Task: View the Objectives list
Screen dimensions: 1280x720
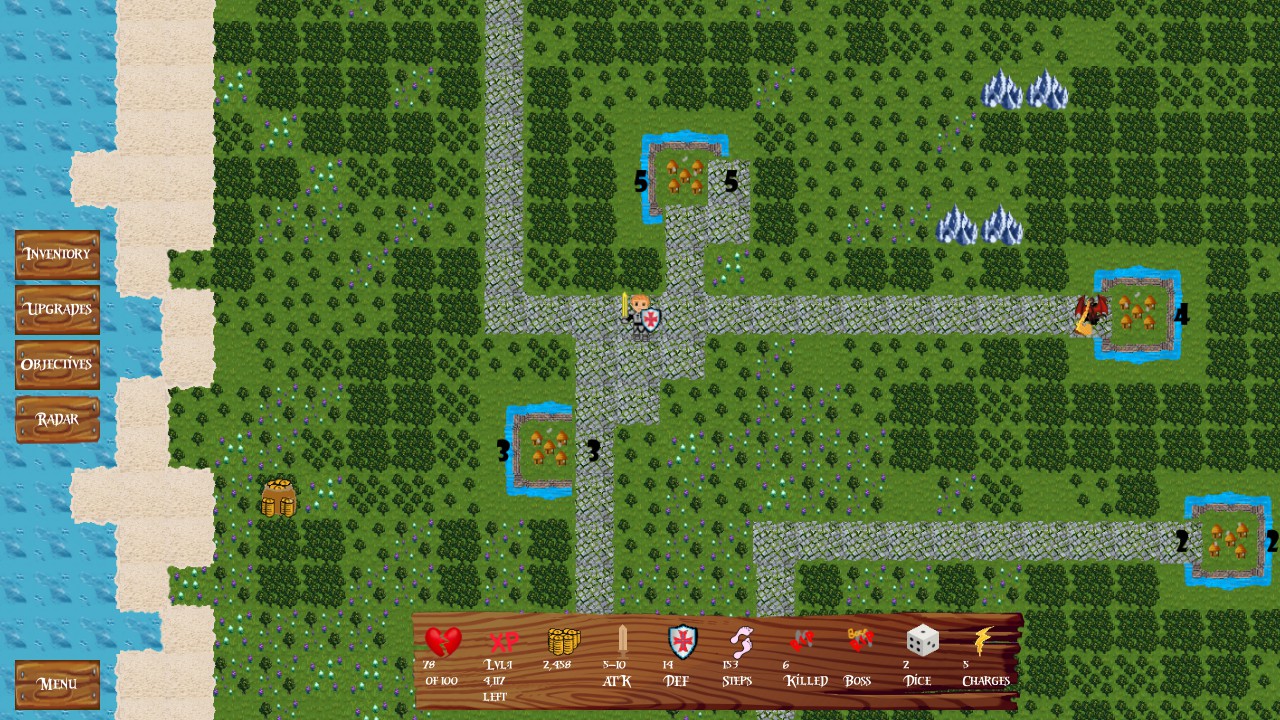Action: [x=56, y=365]
